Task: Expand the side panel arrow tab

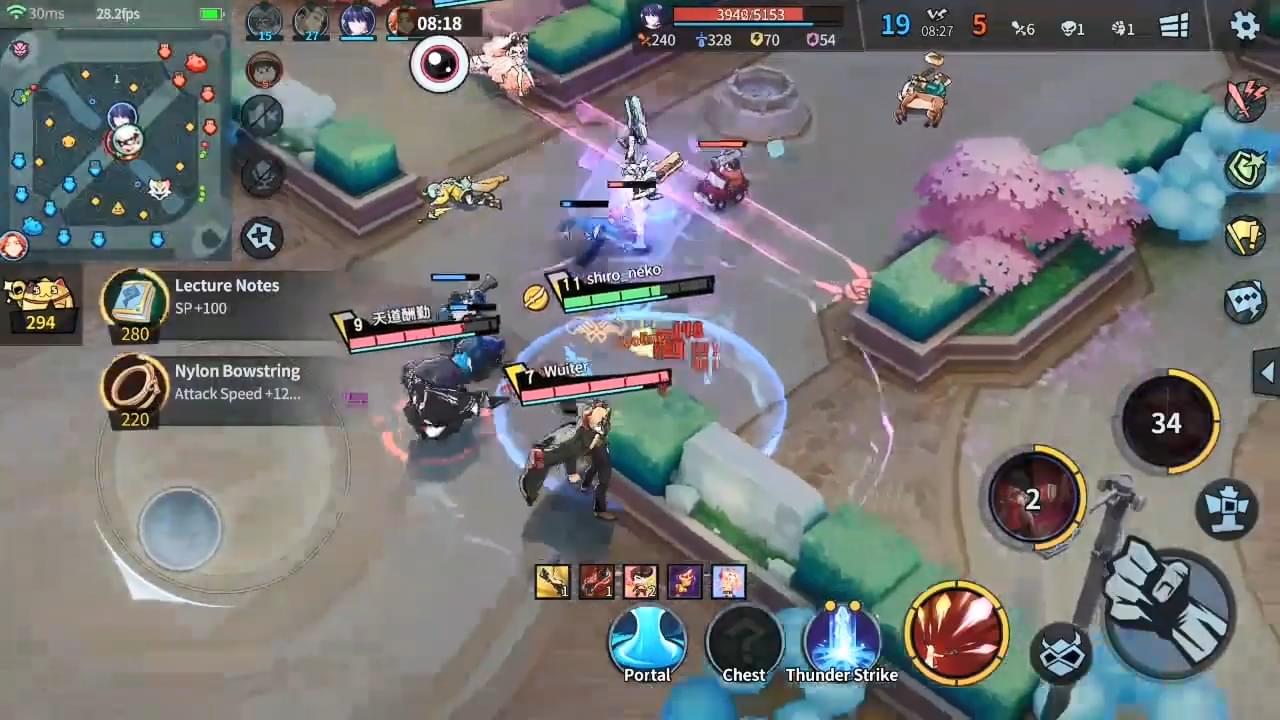Action: point(1266,373)
